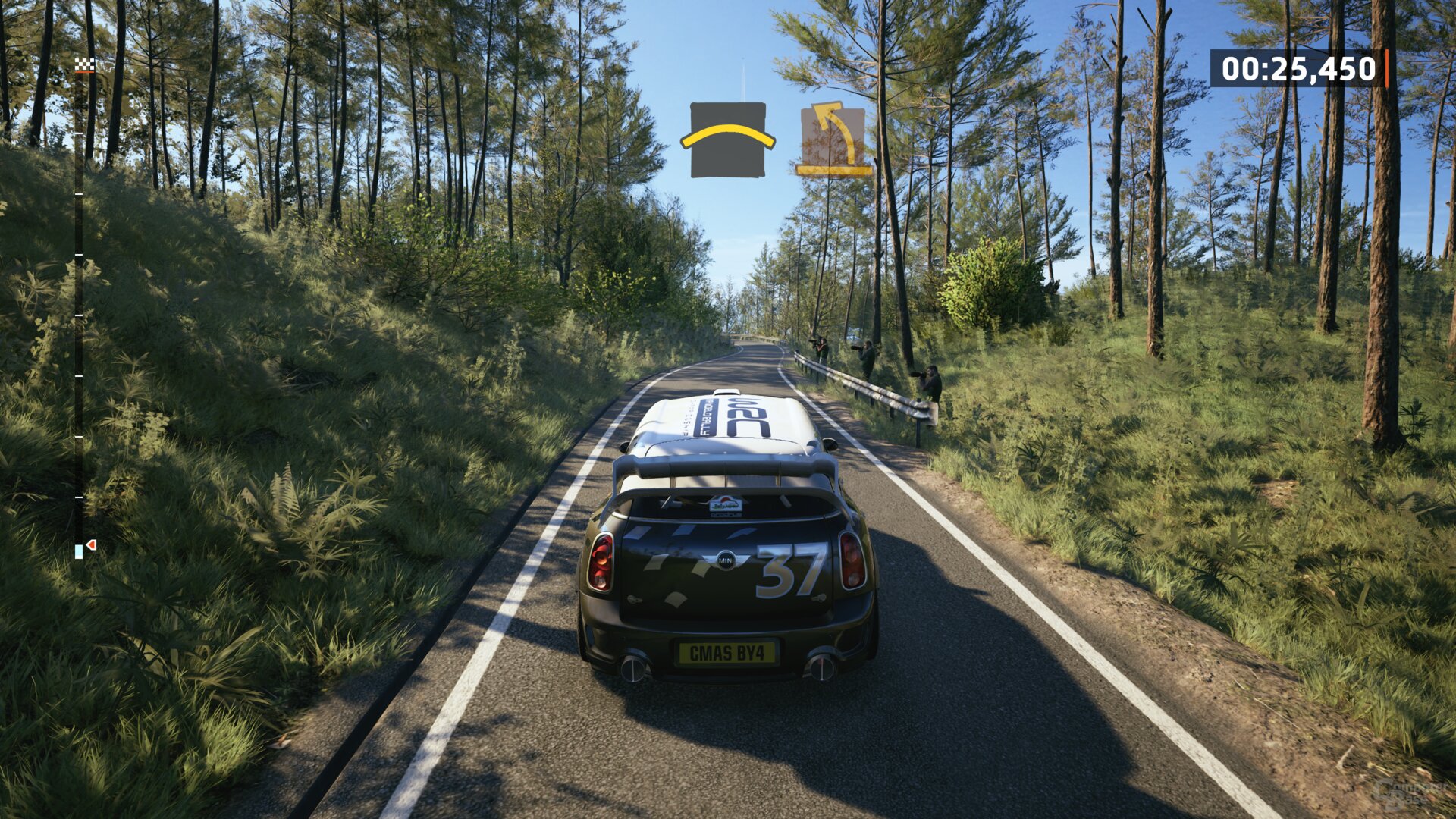Toggle the small sponsor decal near the roof spoiler

pos(726,504)
